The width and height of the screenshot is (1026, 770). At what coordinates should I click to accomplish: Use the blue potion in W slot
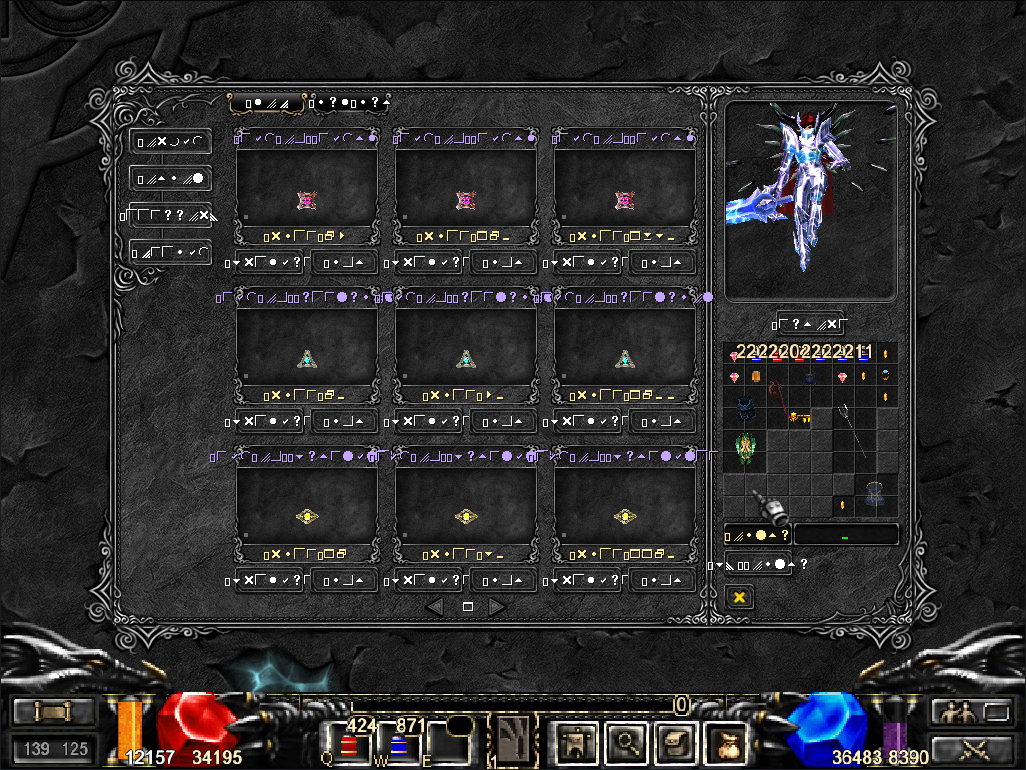point(397,746)
